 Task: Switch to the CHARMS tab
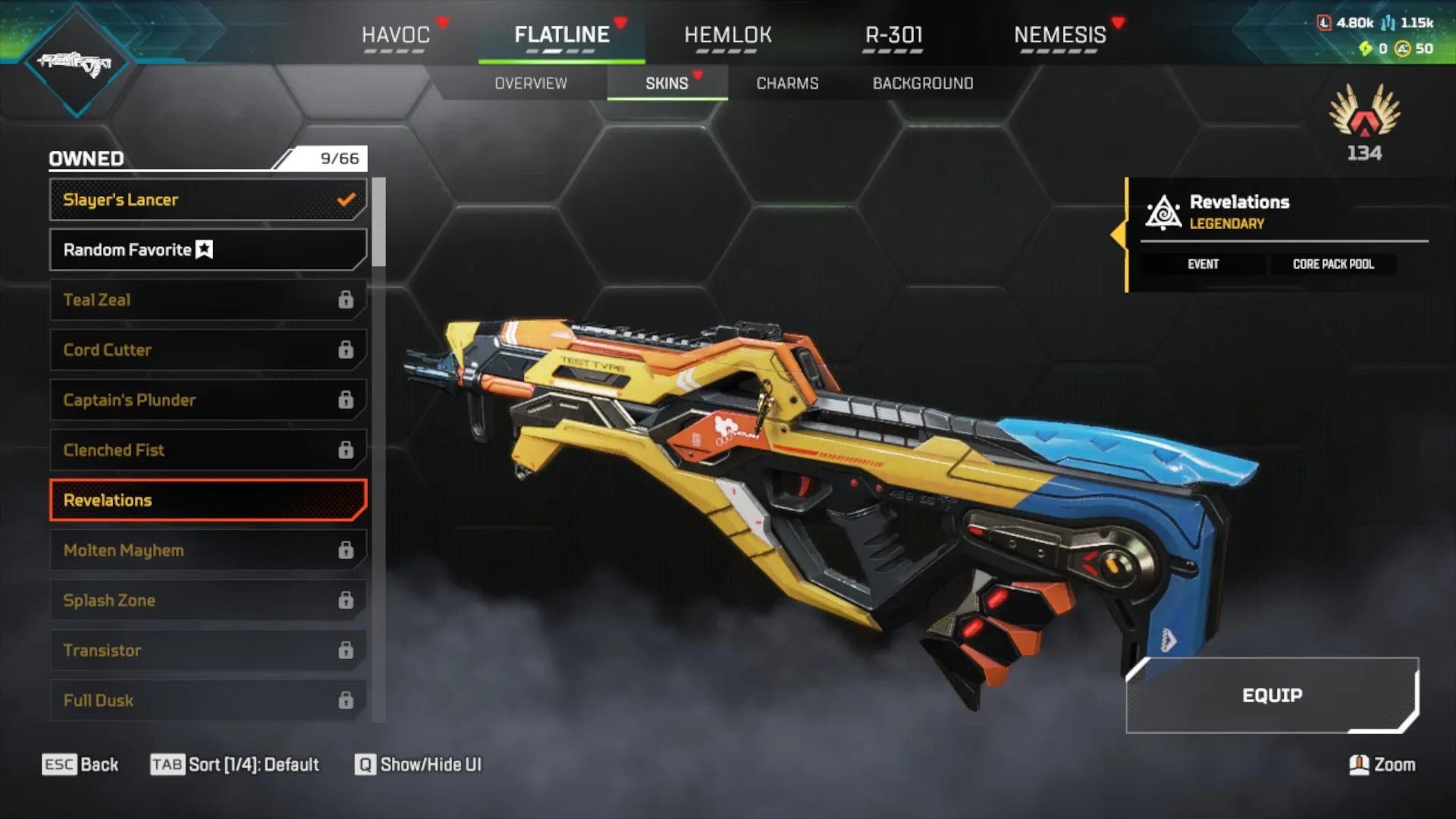(786, 83)
